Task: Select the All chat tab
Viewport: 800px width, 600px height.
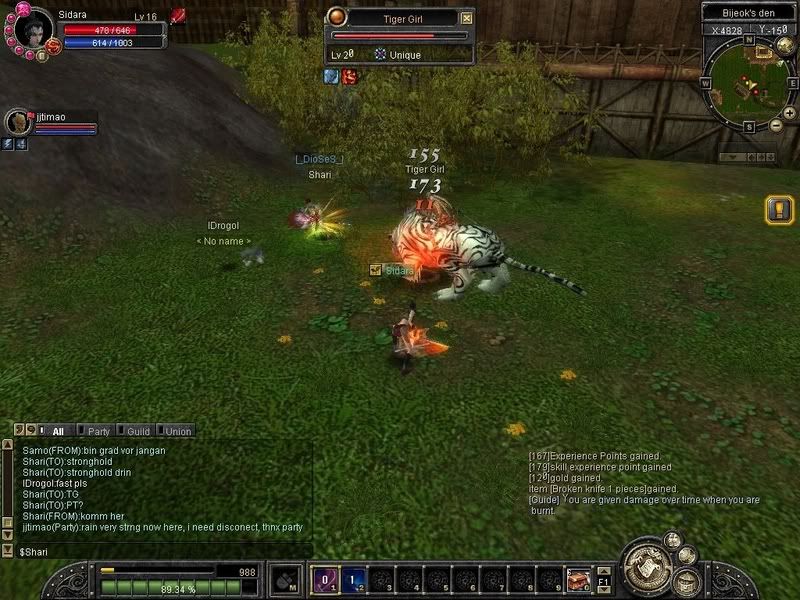Action: click(56, 431)
